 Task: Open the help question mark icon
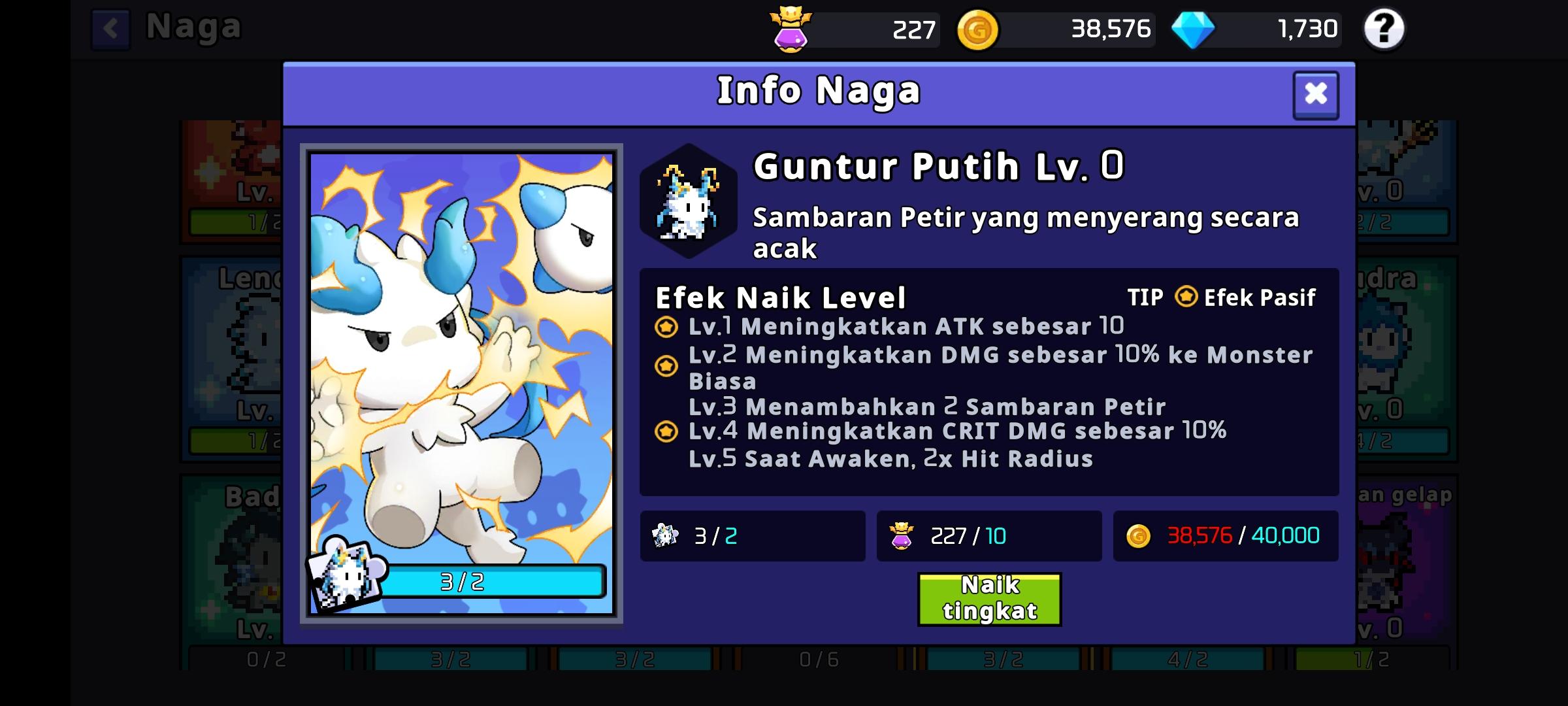1383,29
